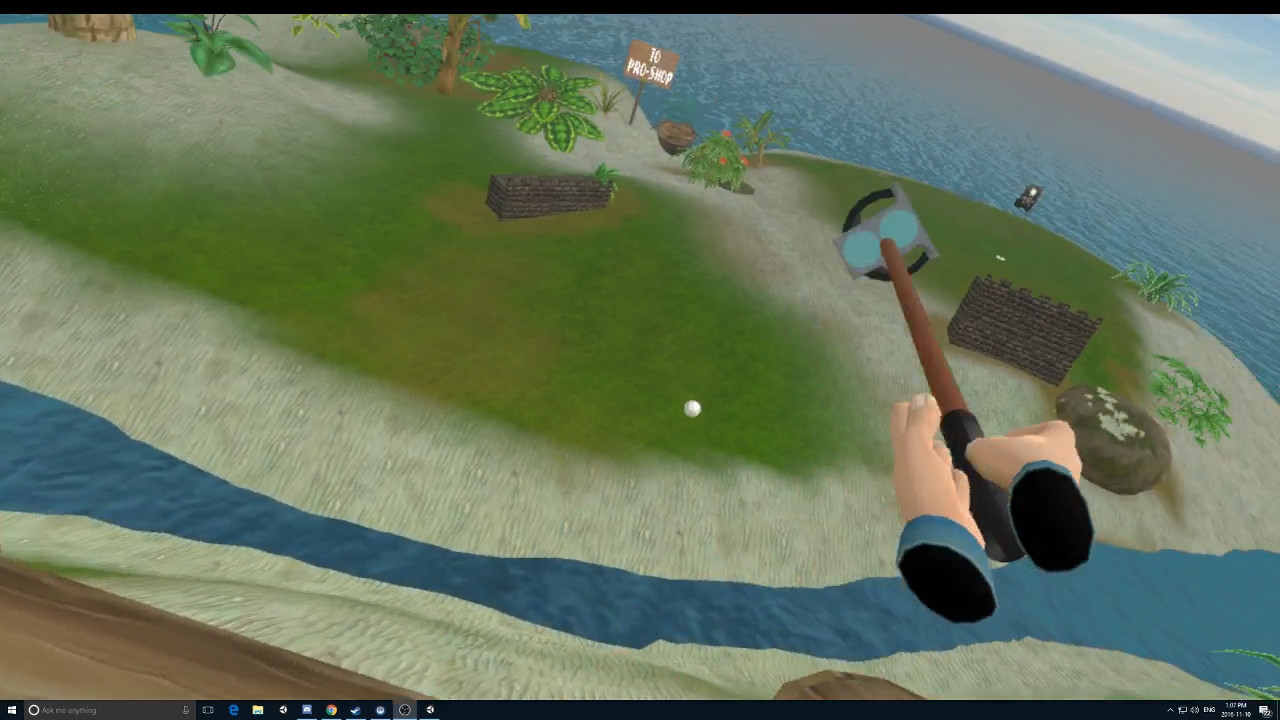This screenshot has height=720, width=1280.
Task: Open Action Center showing 22 notifications
Action: pyautogui.click(x=1267, y=710)
